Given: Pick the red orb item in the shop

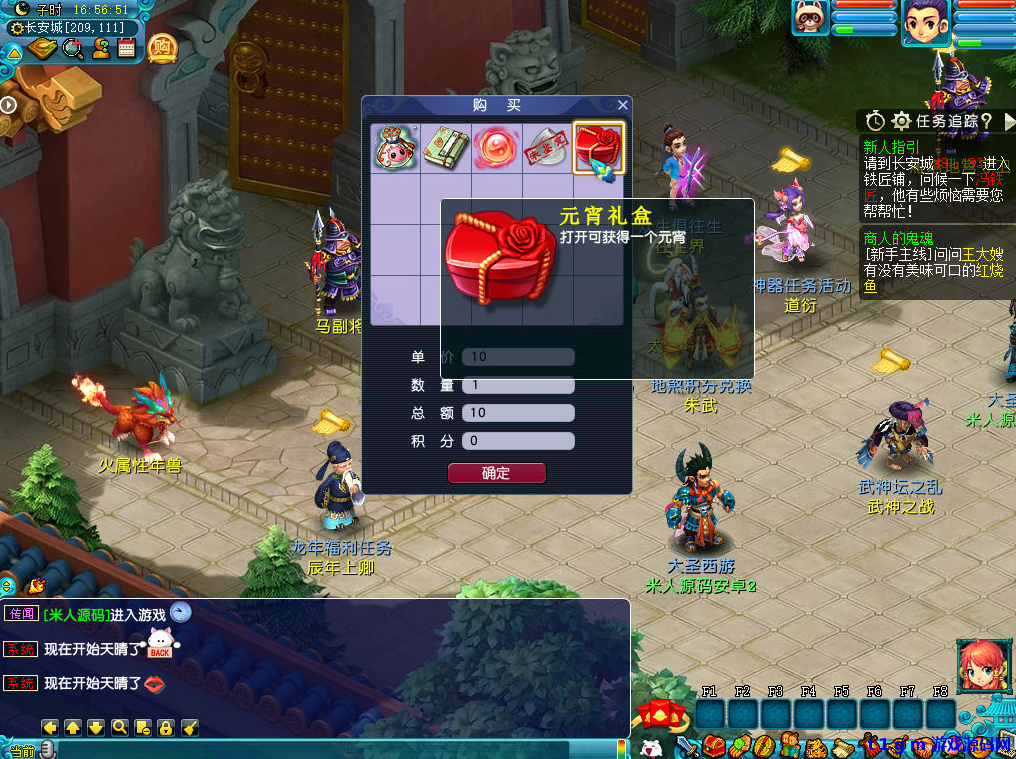Looking at the screenshot, I should (x=497, y=148).
